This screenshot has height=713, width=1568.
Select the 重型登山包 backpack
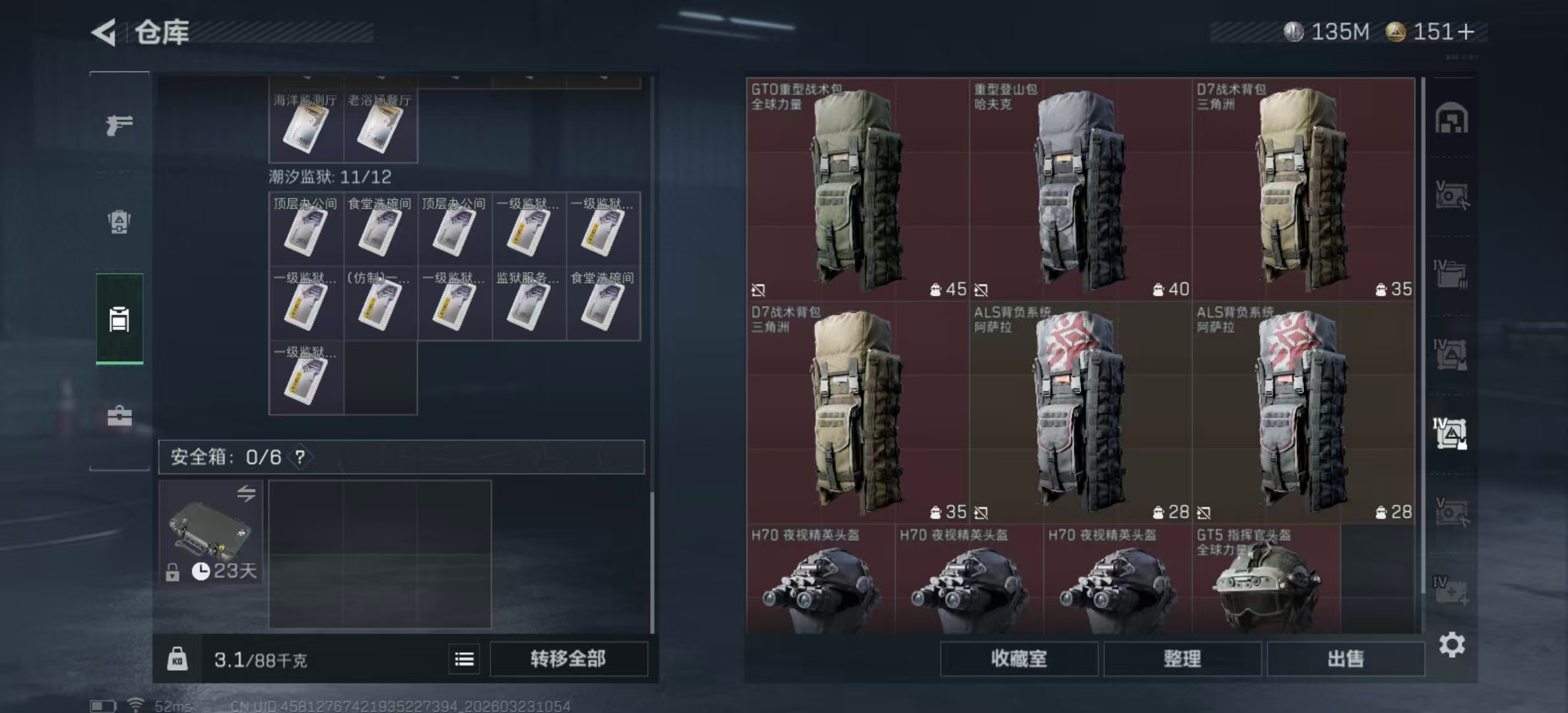coord(1080,189)
